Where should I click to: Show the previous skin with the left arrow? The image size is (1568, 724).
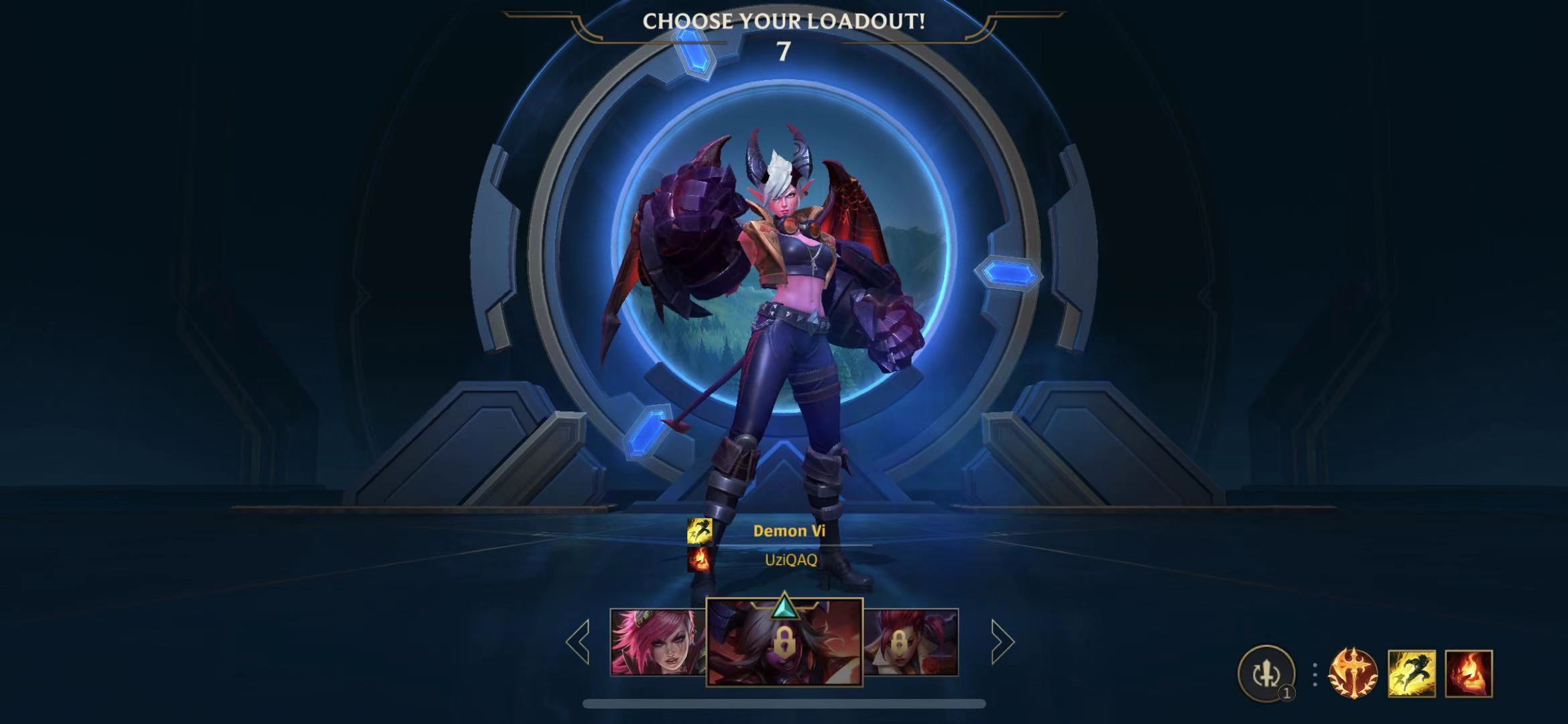click(x=578, y=642)
